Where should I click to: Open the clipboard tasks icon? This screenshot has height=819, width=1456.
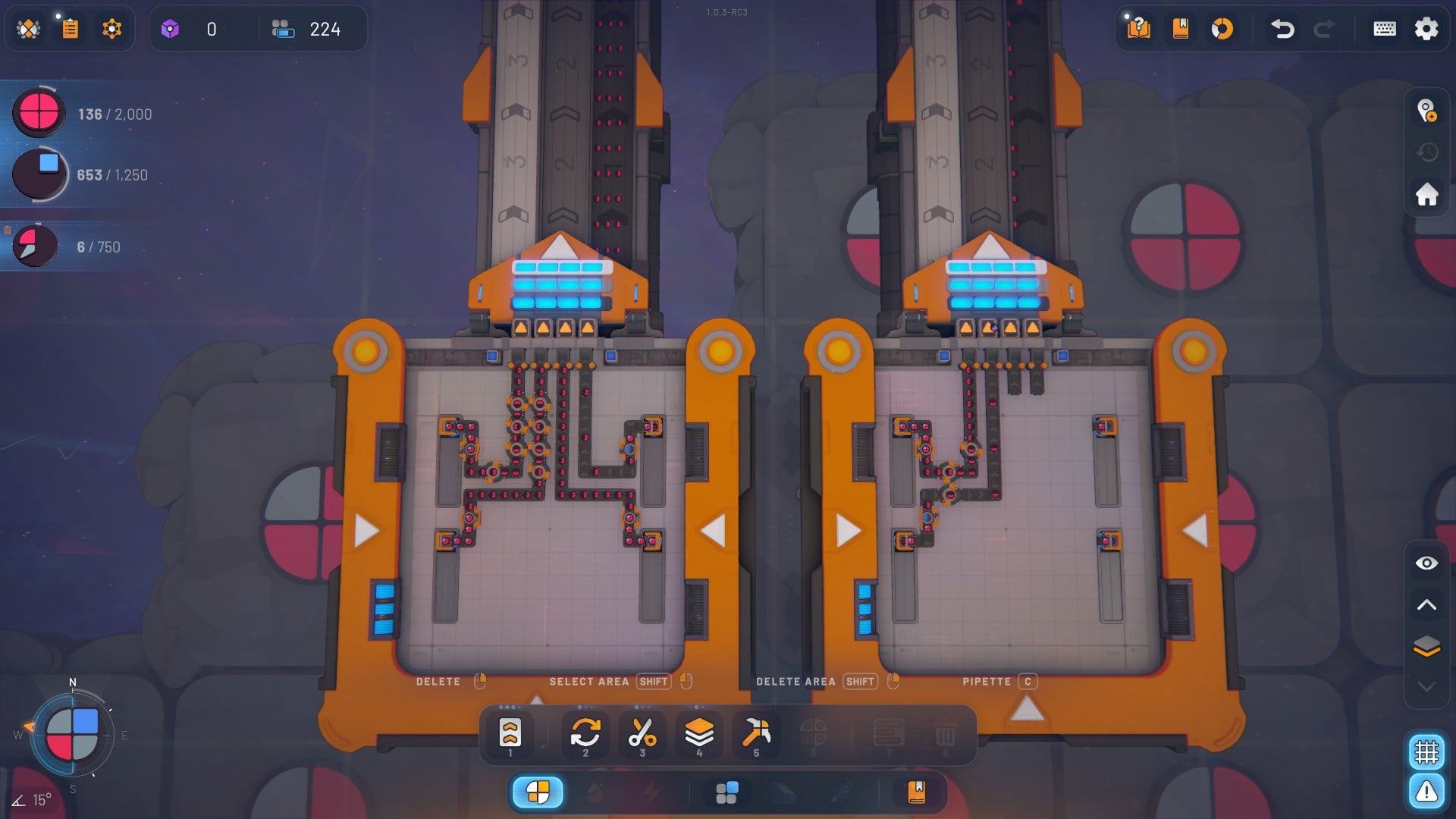point(70,29)
